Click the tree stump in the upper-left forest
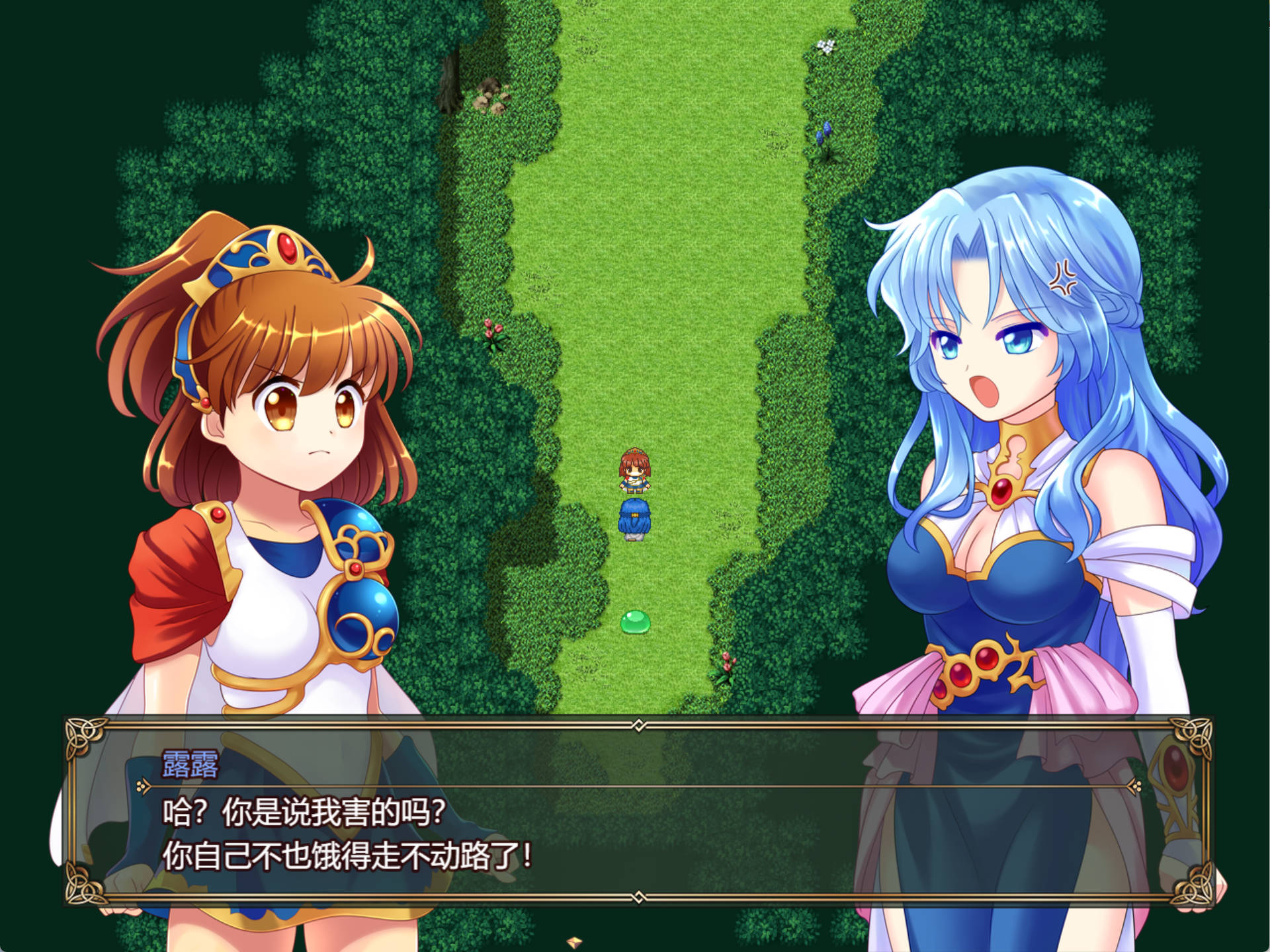Image resolution: width=1270 pixels, height=952 pixels. pyautogui.click(x=450, y=89)
